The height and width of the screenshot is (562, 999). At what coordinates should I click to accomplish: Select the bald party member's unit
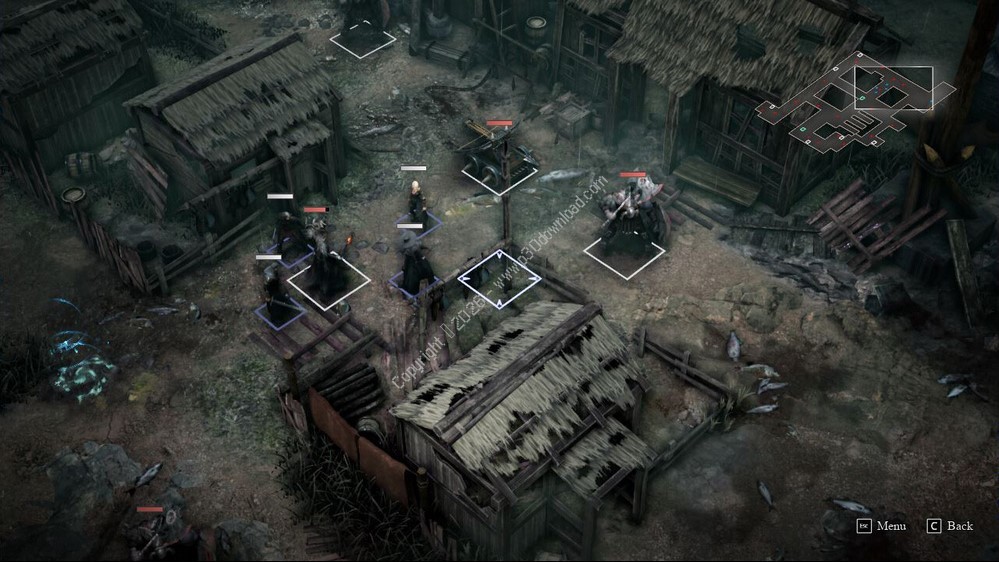pos(416,206)
